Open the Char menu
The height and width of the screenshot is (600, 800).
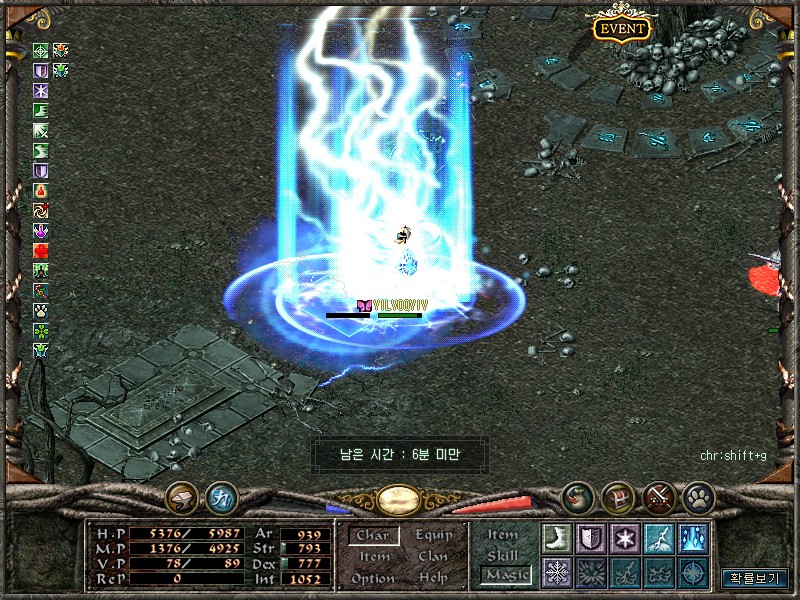[x=373, y=536]
